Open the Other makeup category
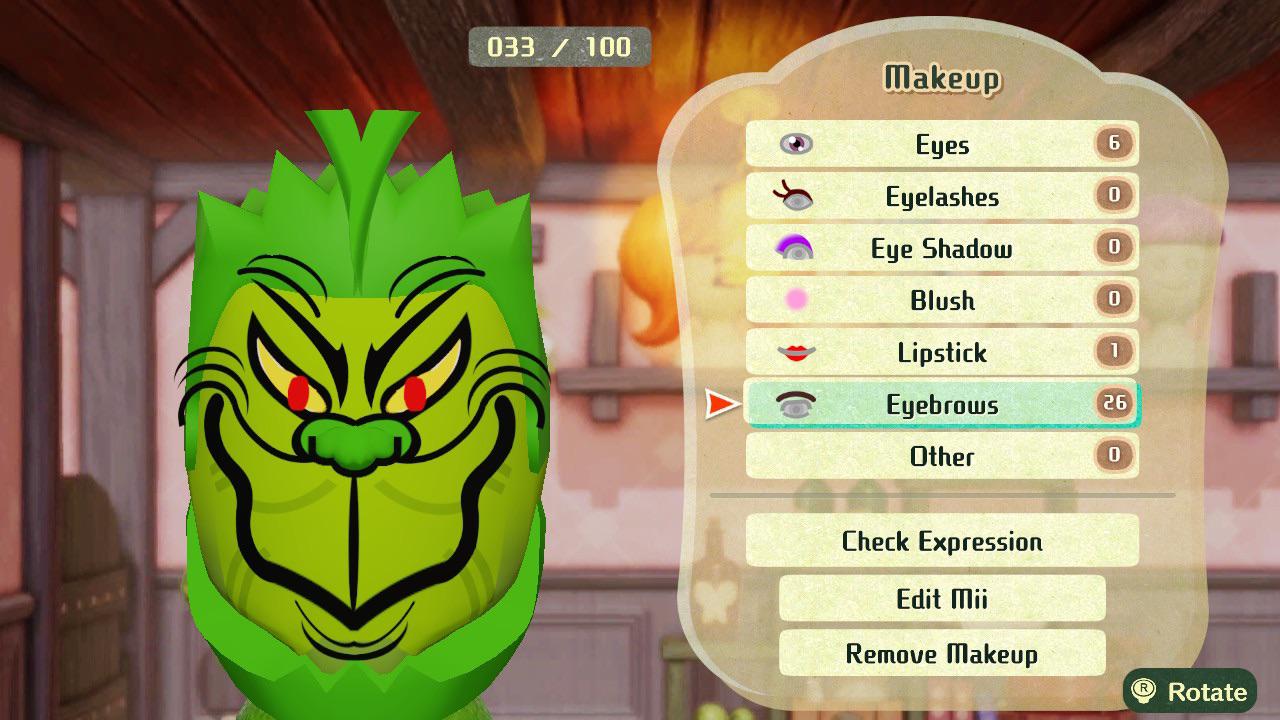Viewport: 1280px width, 720px height. (941, 457)
